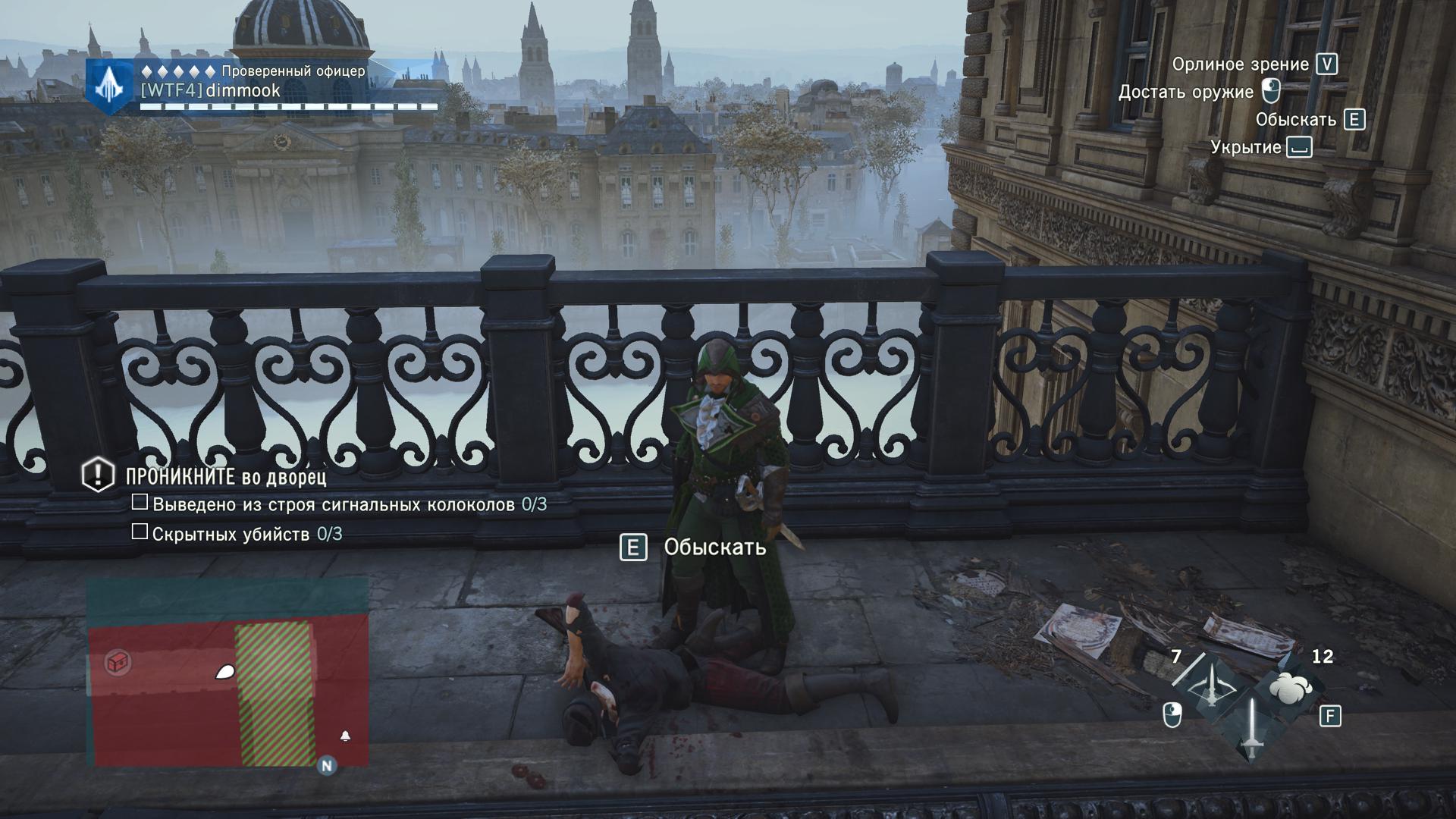Click the white player arrow on minimap

(x=225, y=671)
